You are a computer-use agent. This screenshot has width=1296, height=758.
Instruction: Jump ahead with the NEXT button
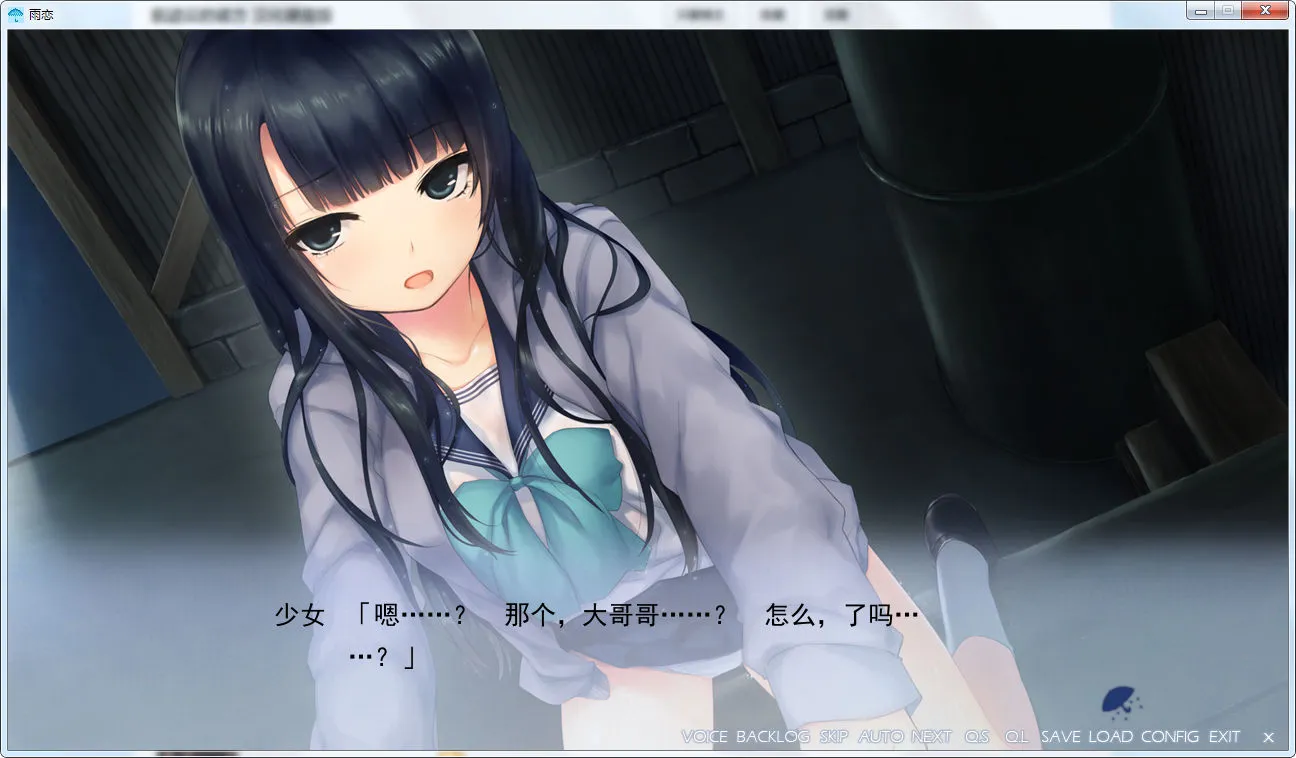coord(931,737)
